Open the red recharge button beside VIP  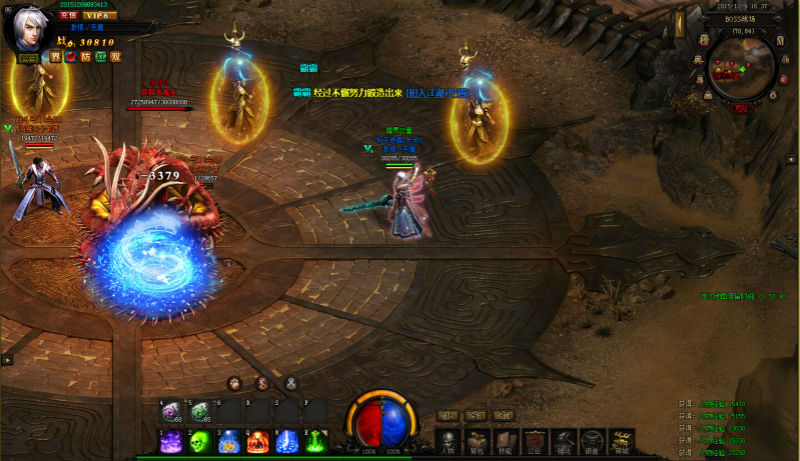click(x=69, y=16)
